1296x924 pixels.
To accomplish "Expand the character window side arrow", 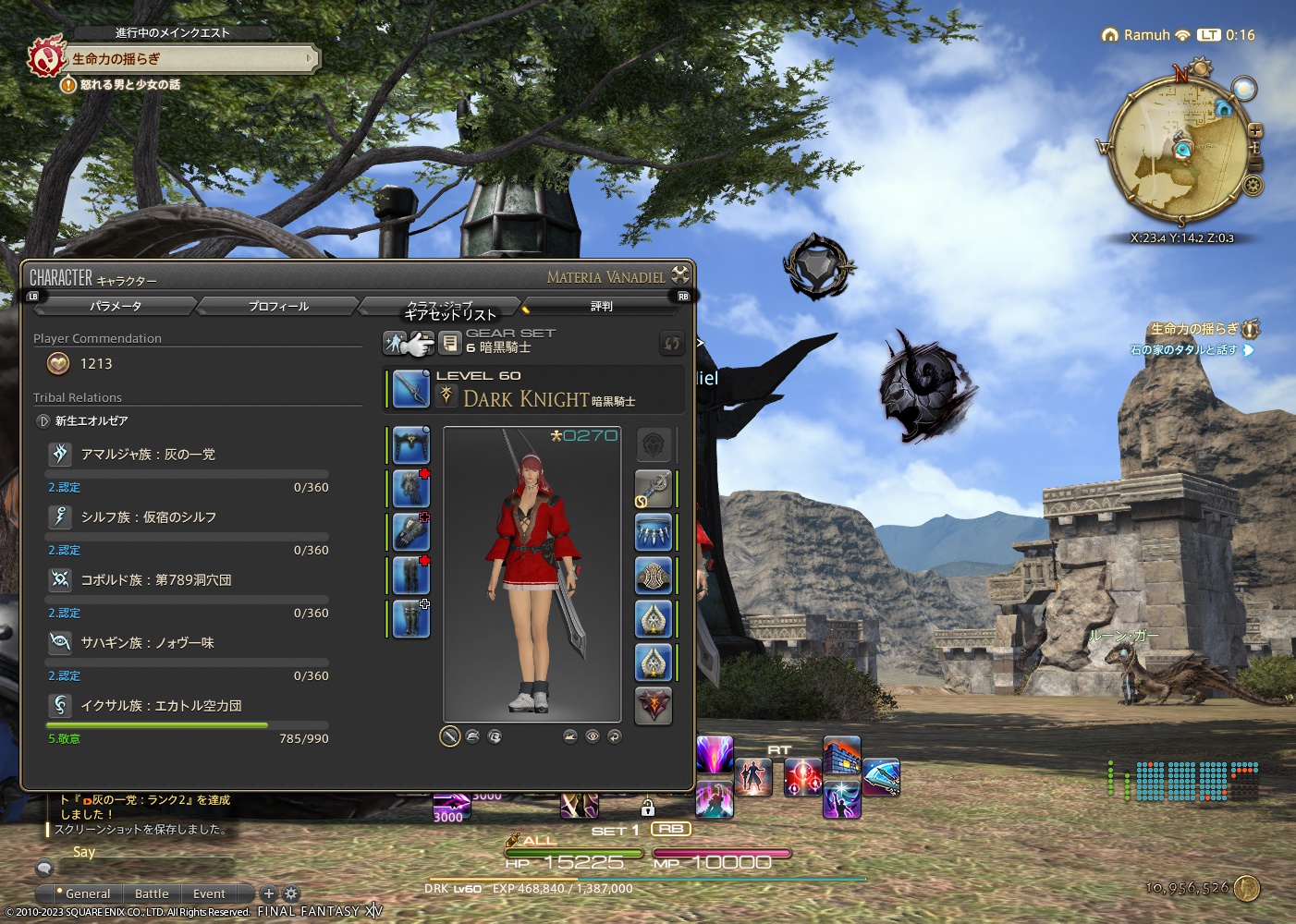I will point(700,342).
